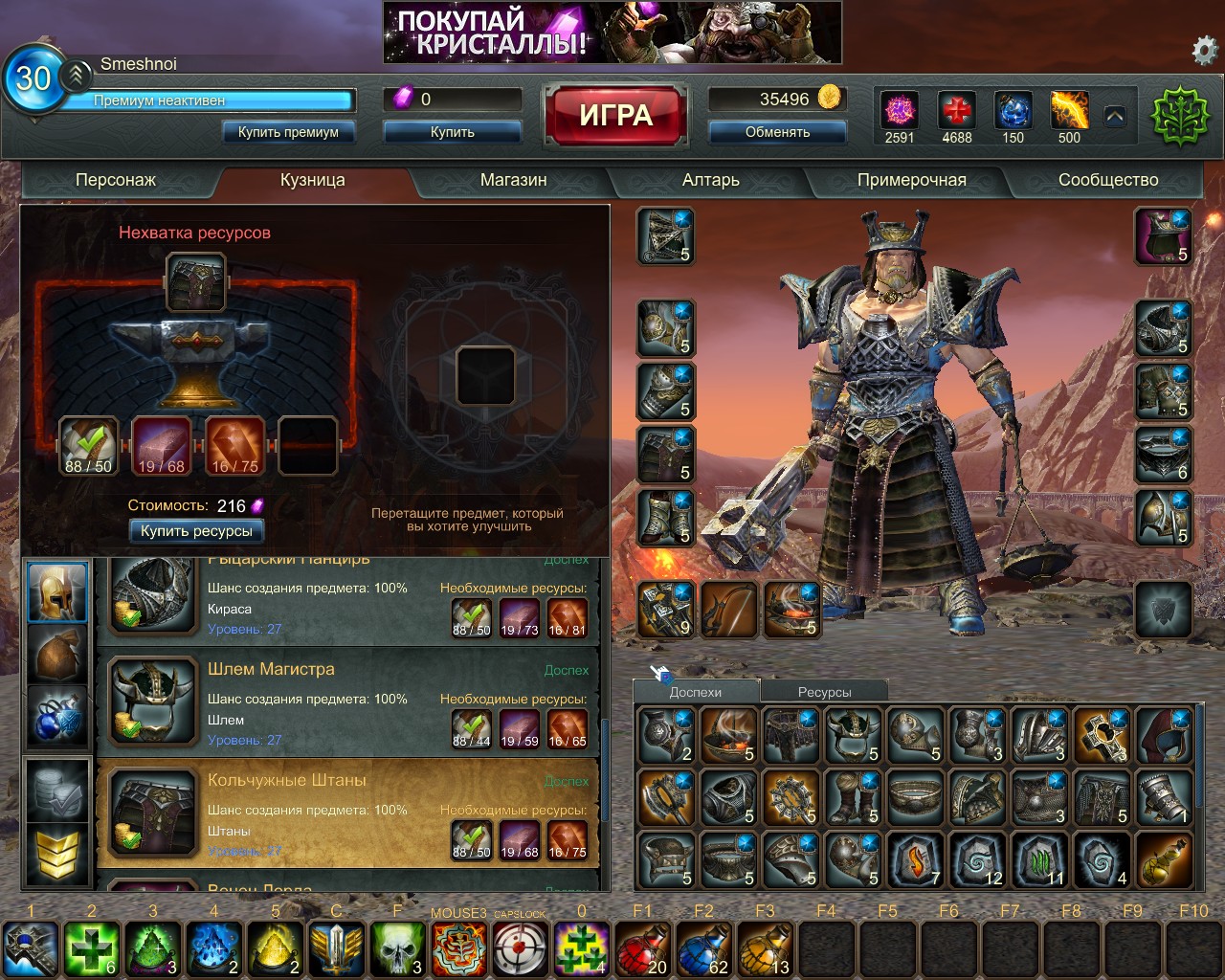
Task: Open the Сообщество tab
Action: tap(1107, 180)
